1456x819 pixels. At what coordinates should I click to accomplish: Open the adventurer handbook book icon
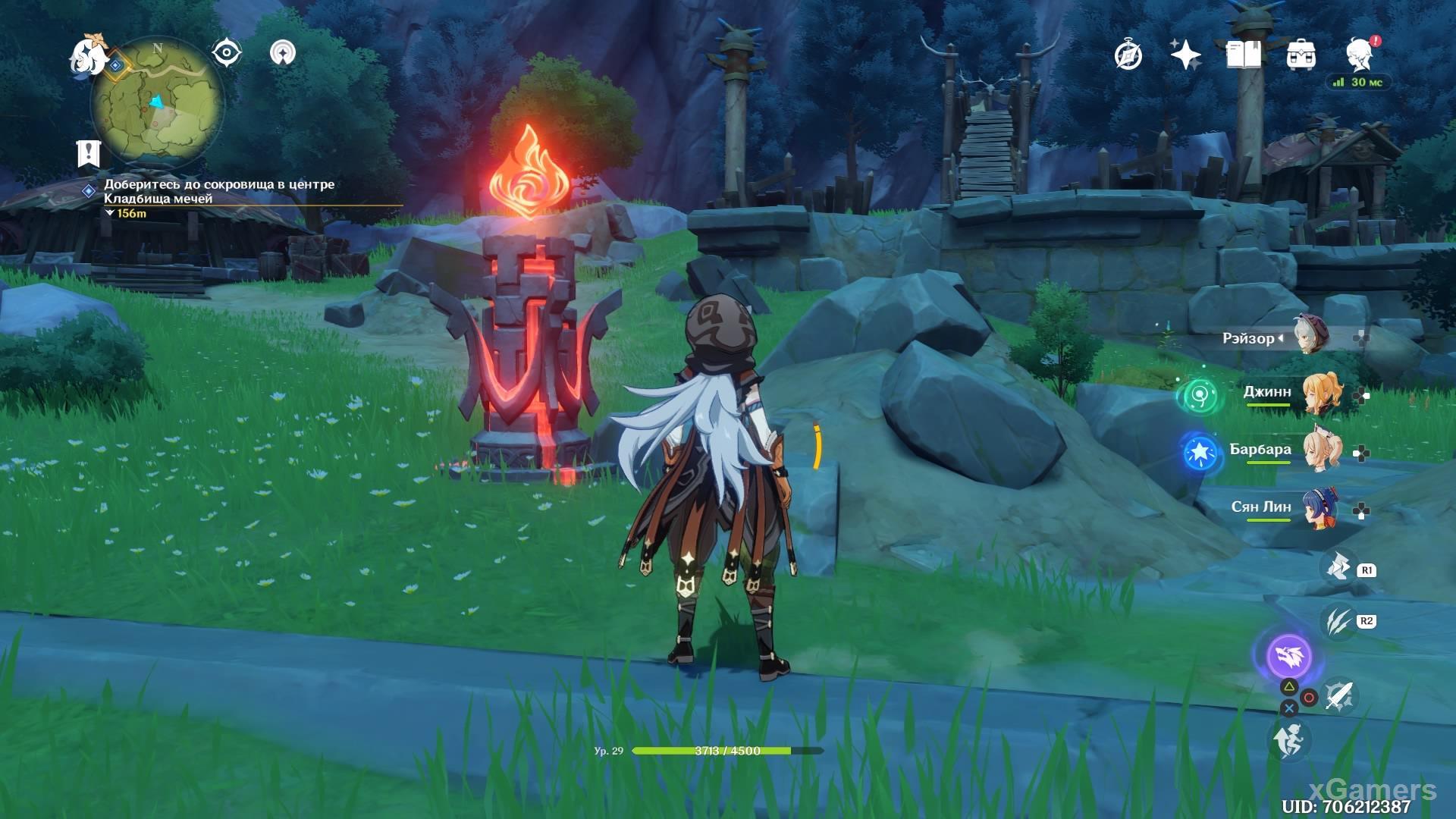[1244, 55]
